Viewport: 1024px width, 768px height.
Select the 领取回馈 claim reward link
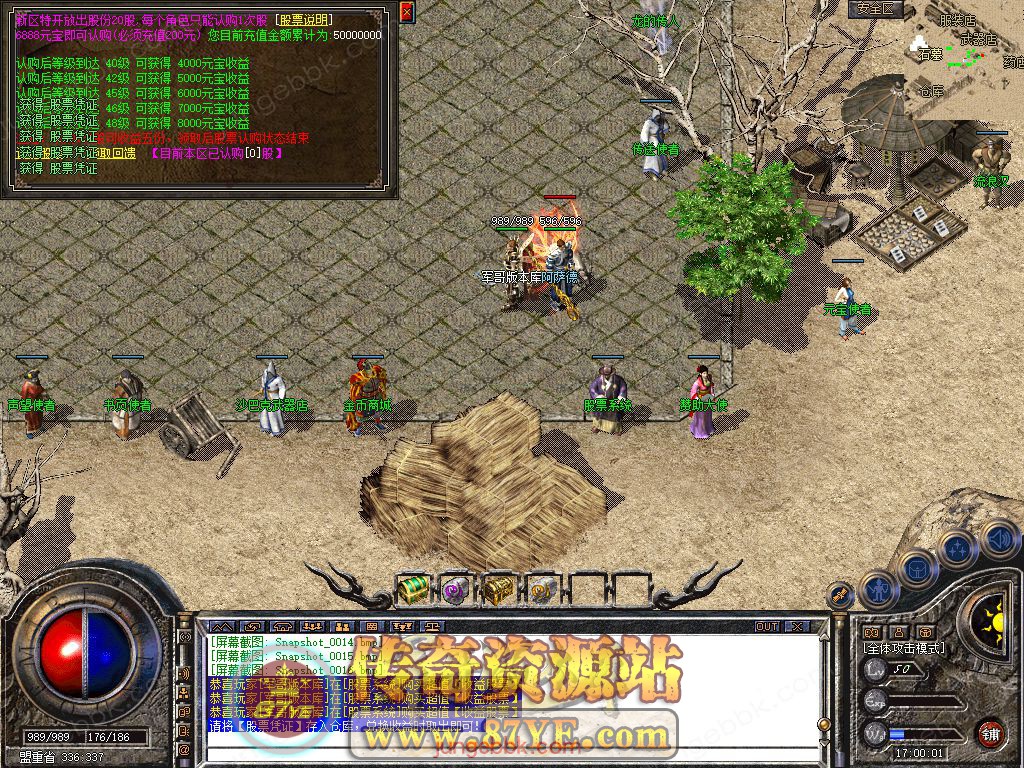click(117, 154)
